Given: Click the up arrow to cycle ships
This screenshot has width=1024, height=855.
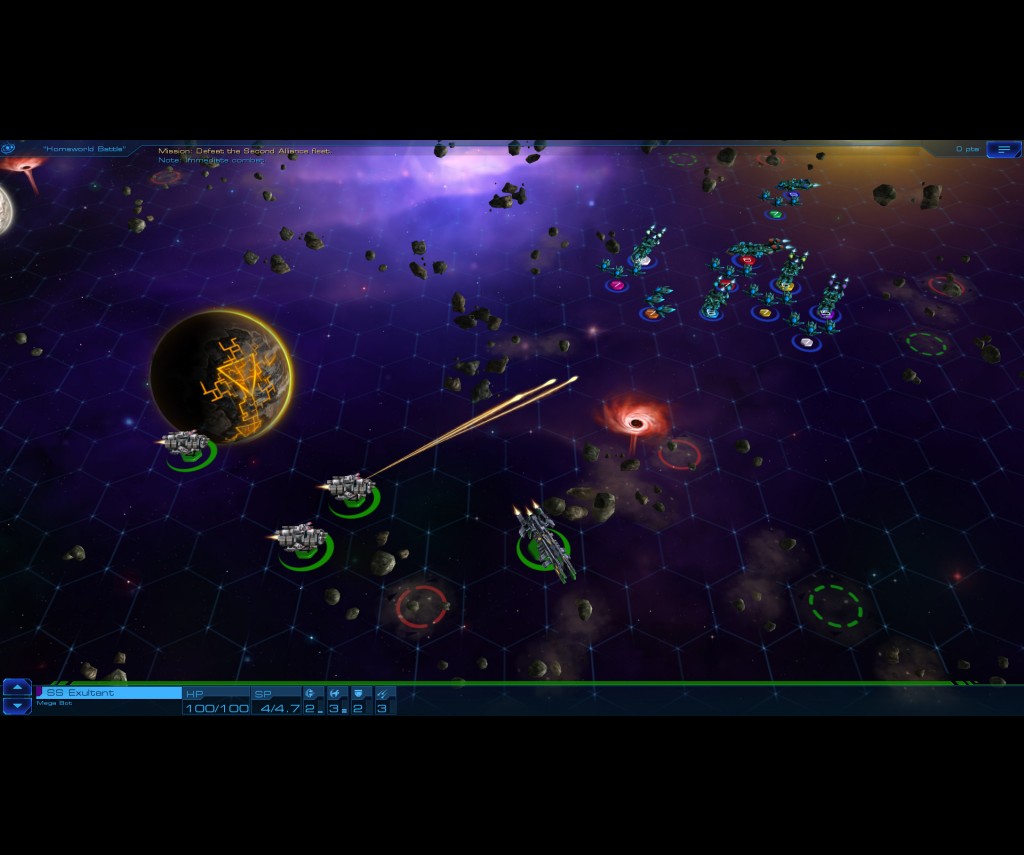Looking at the screenshot, I should pos(17,687).
